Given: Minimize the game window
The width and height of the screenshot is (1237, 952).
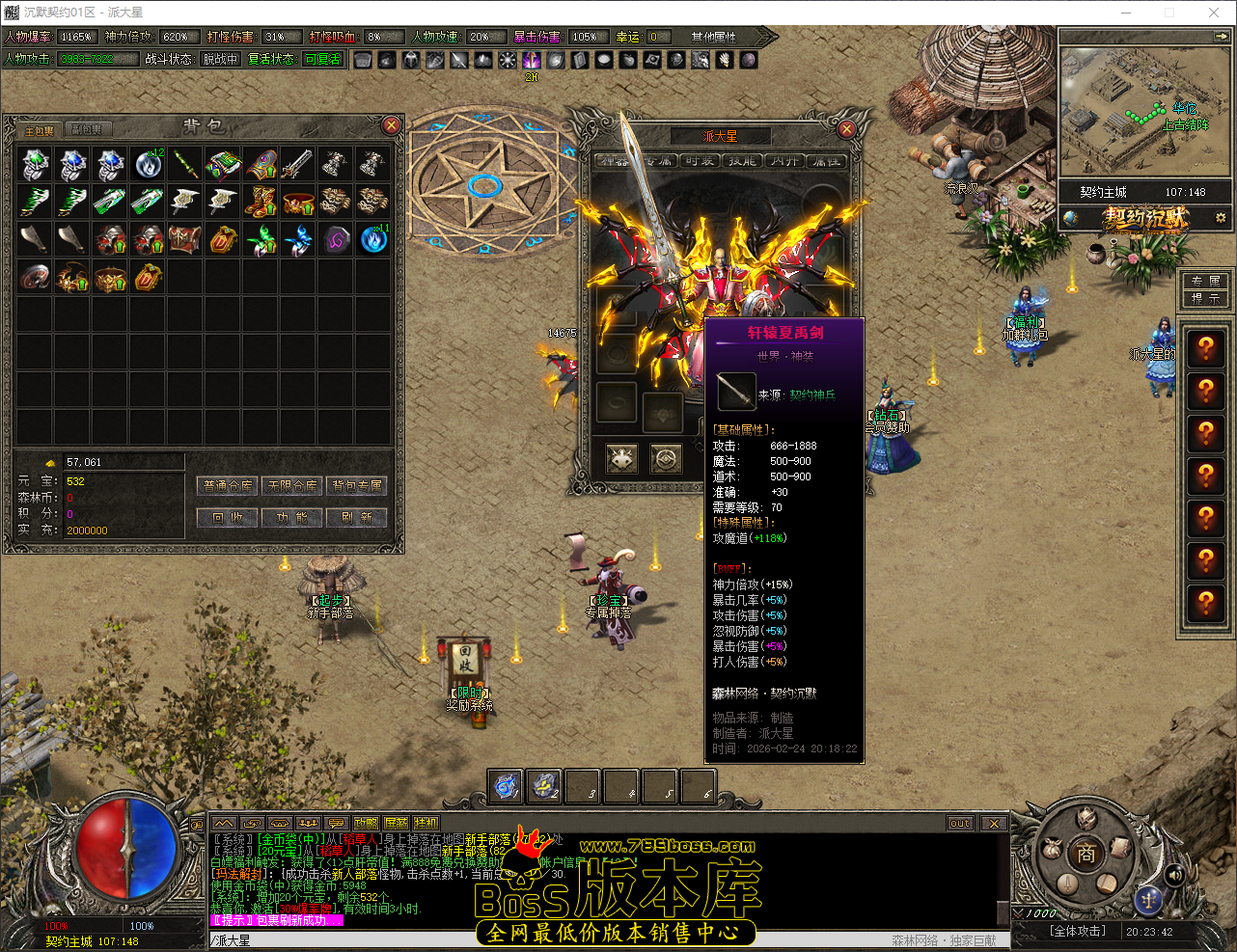Looking at the screenshot, I should coord(1126,13).
